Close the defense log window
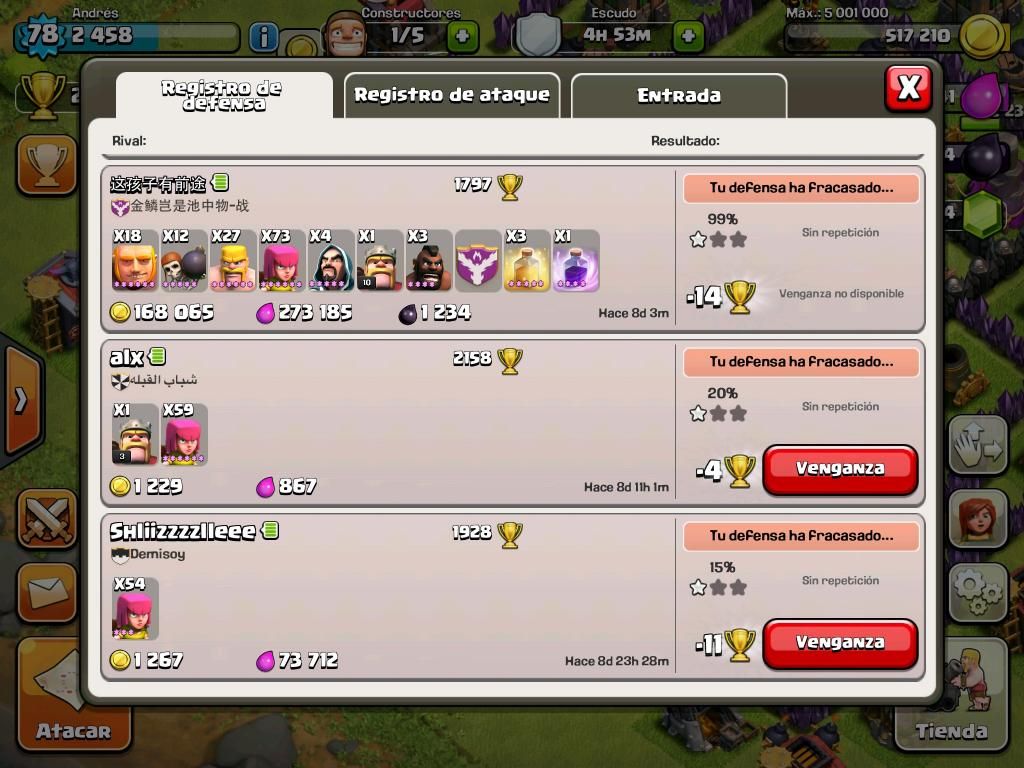 (908, 89)
